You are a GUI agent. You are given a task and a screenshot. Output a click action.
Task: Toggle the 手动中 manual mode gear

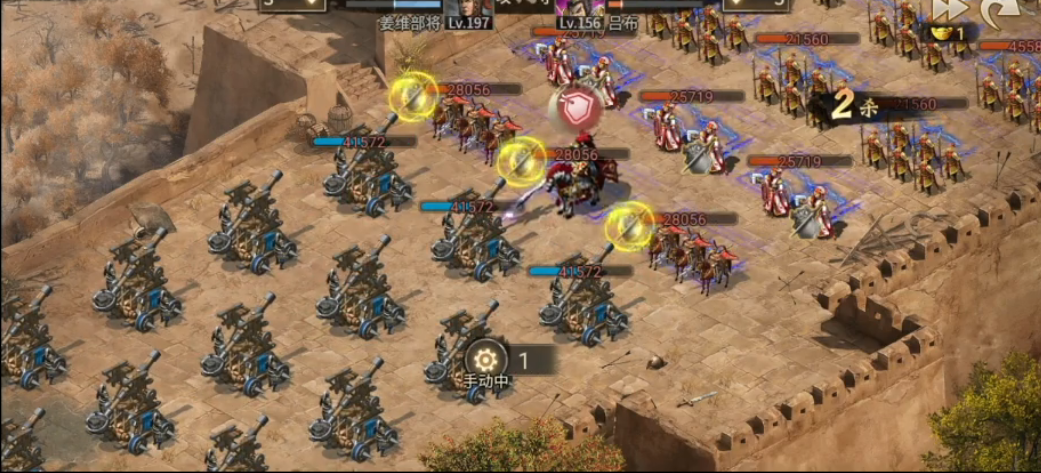point(486,359)
